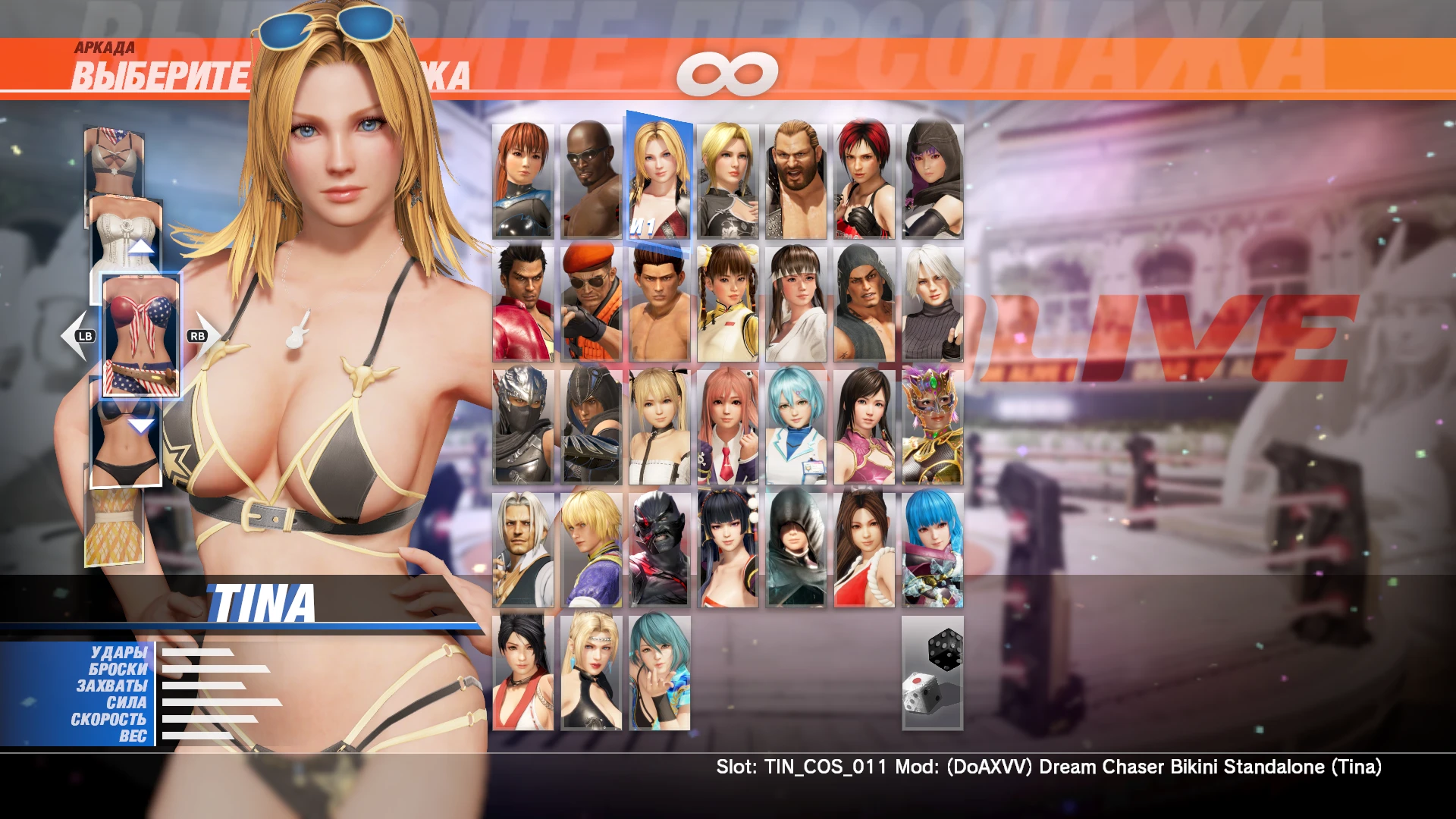
Task: Select Marie Rose's character portrait
Action: click(x=658, y=425)
